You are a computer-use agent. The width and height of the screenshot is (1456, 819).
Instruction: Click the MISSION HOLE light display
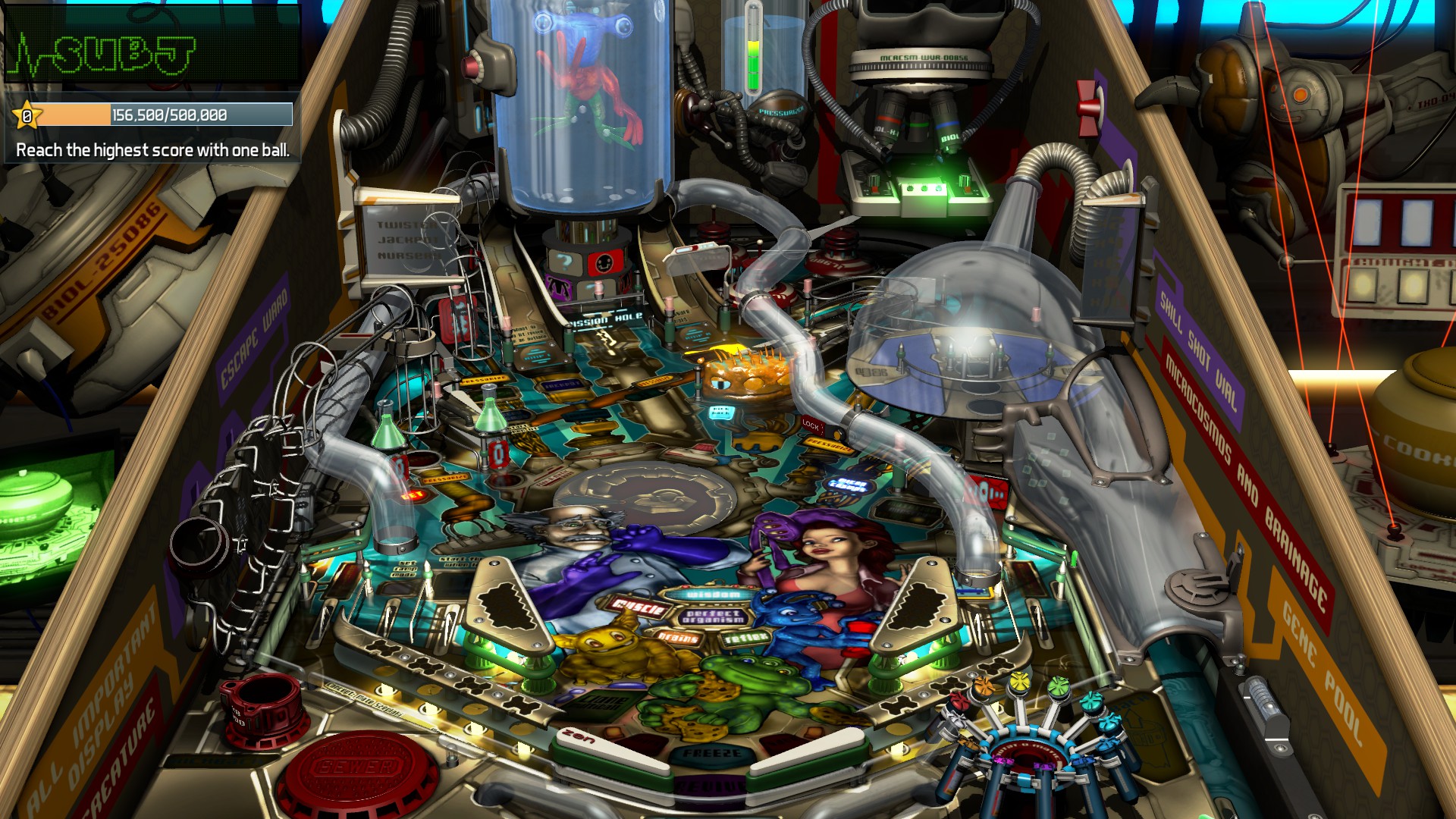click(604, 318)
